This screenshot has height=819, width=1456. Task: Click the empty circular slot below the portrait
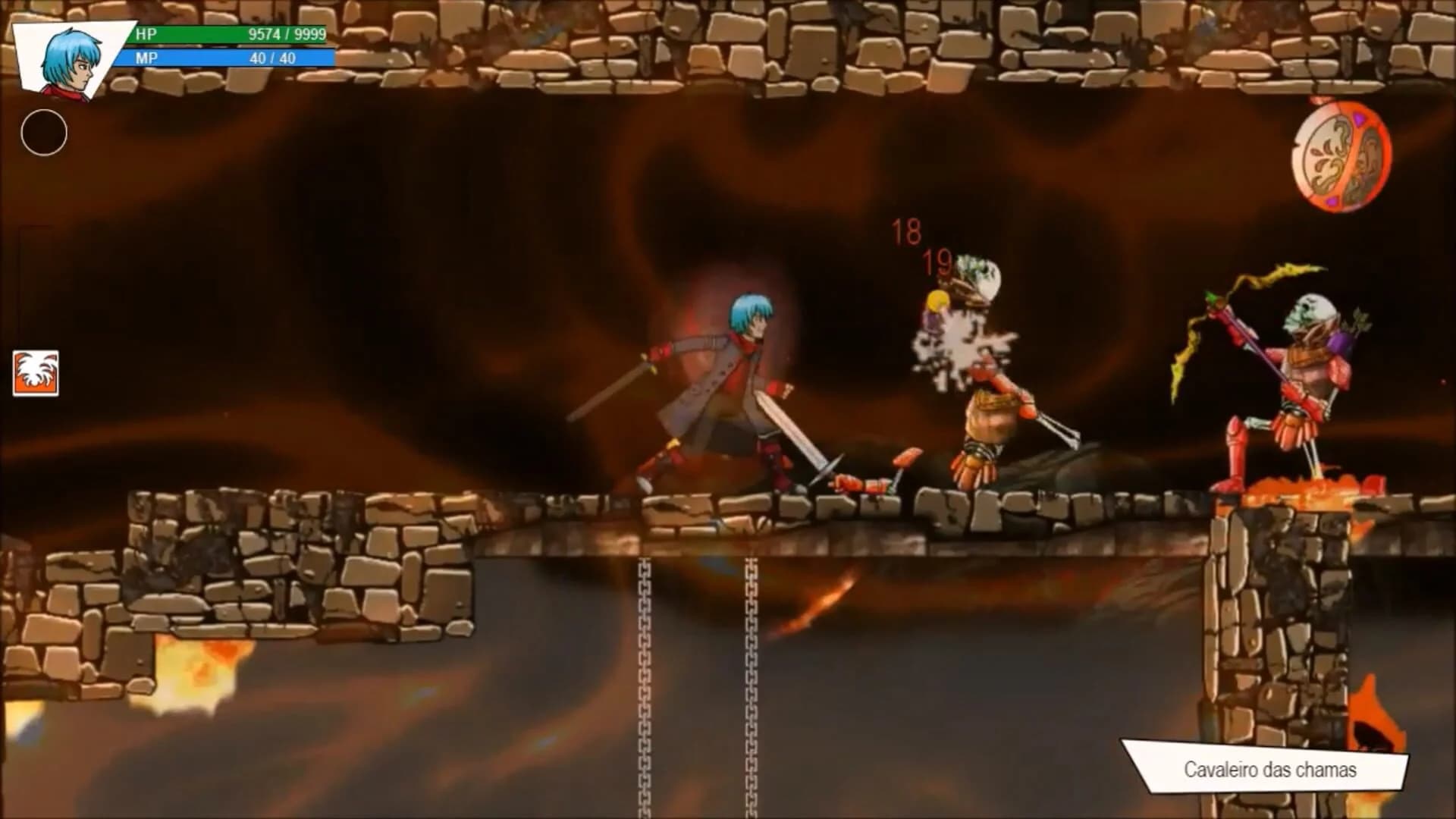pyautogui.click(x=43, y=133)
